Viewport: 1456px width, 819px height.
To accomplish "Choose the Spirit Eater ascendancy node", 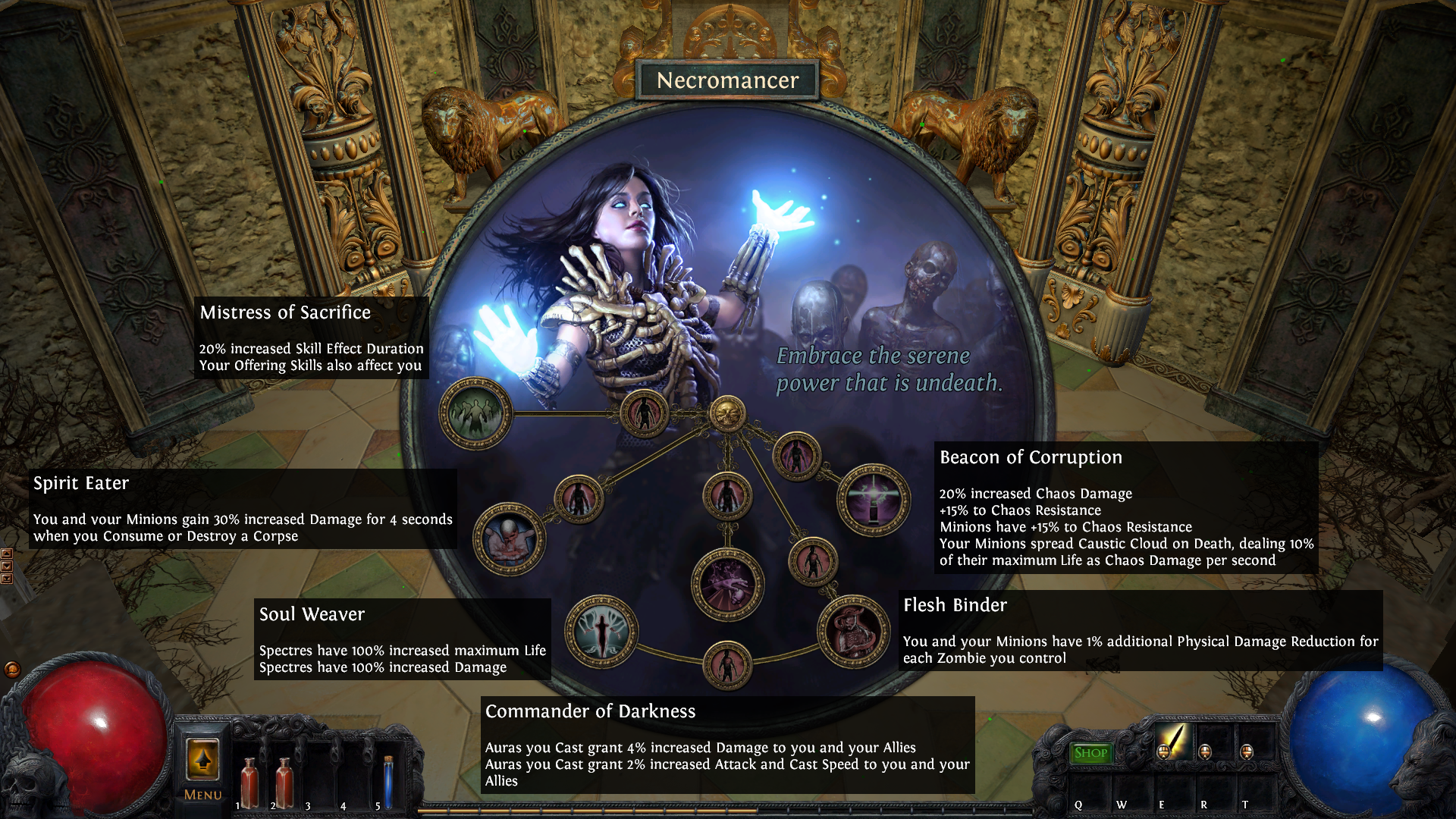I will (510, 538).
